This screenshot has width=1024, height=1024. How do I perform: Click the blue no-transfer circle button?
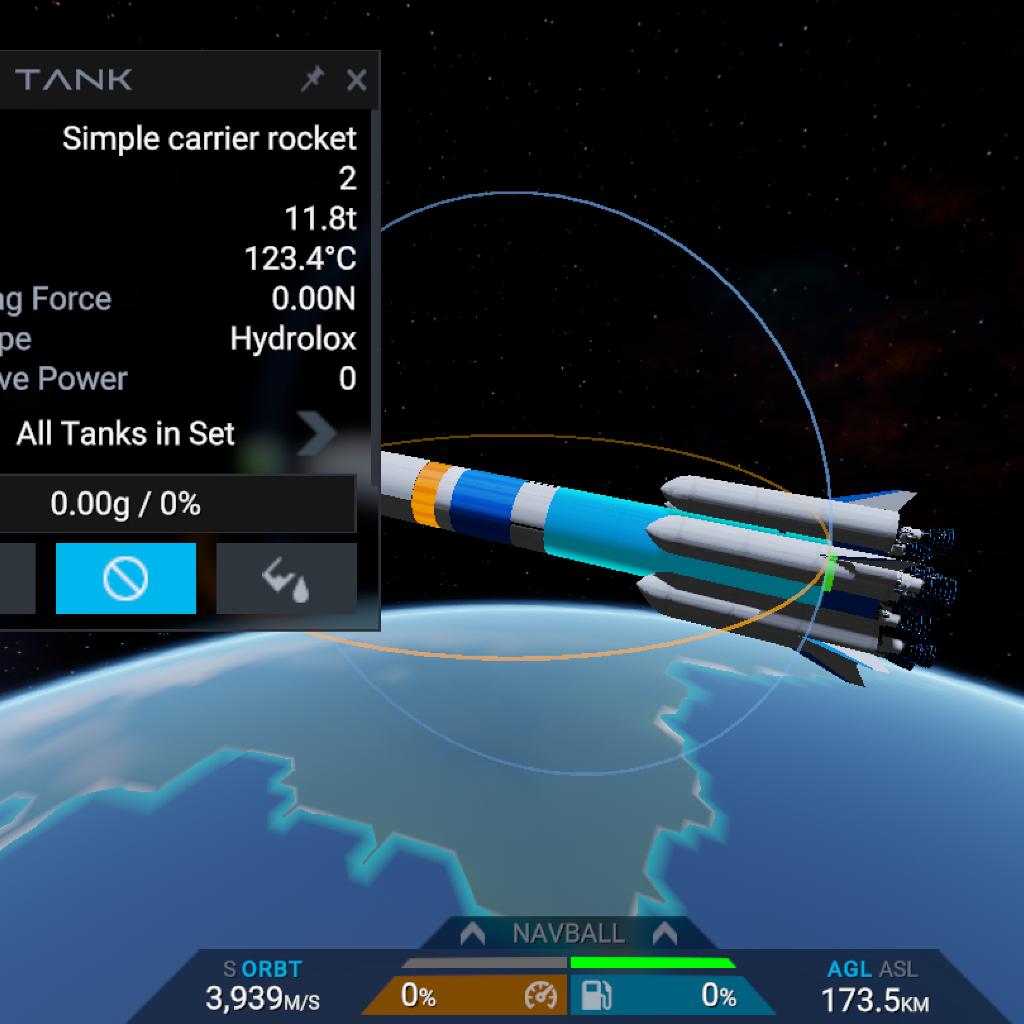coord(126,578)
